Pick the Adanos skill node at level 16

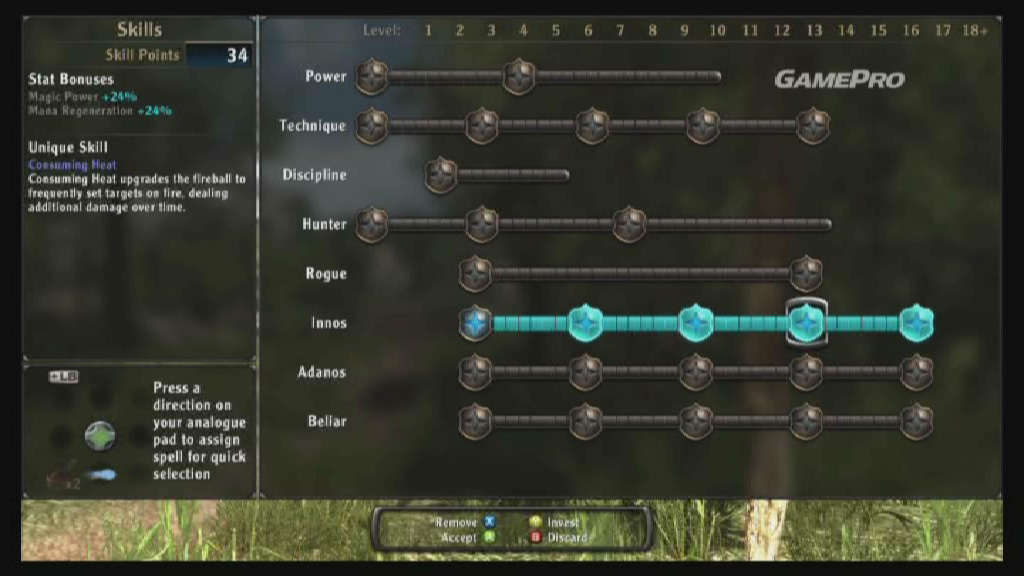[916, 372]
